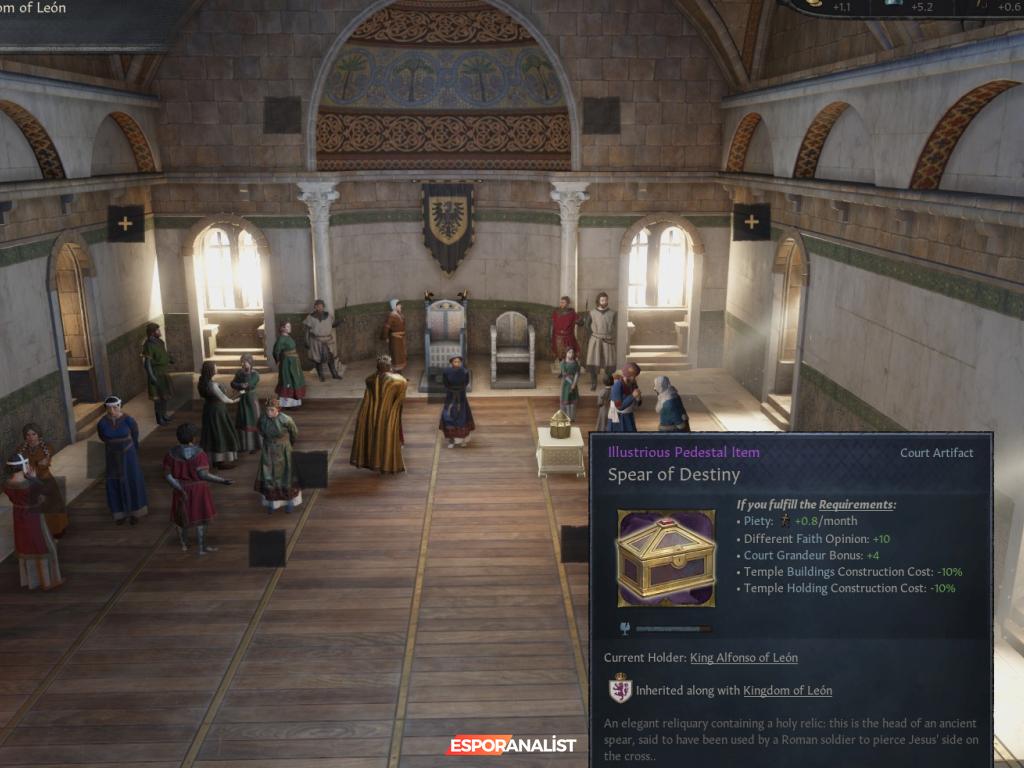Click the Spear of Destiny reliquary icon

point(666,559)
